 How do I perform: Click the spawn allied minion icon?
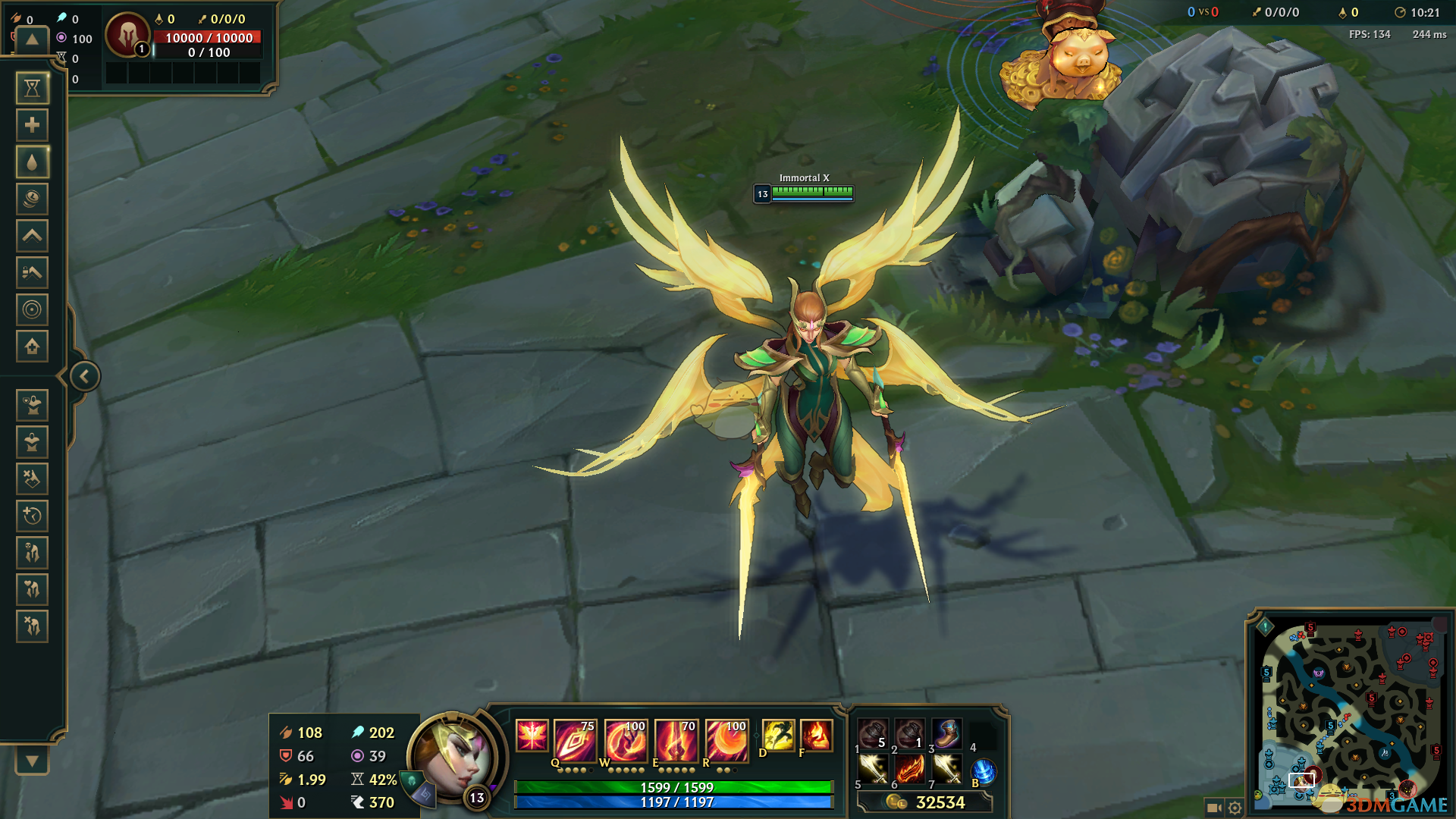click(x=32, y=405)
